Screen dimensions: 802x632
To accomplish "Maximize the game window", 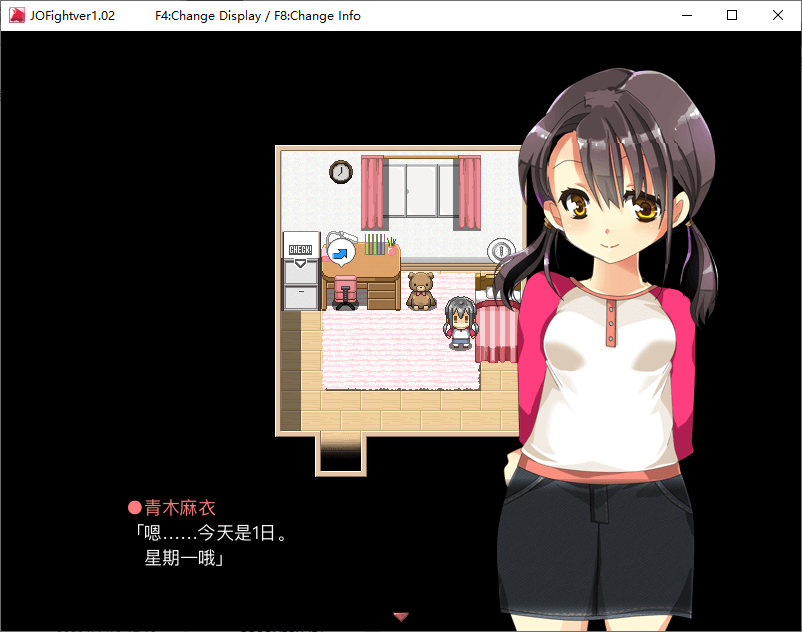I will click(x=732, y=16).
